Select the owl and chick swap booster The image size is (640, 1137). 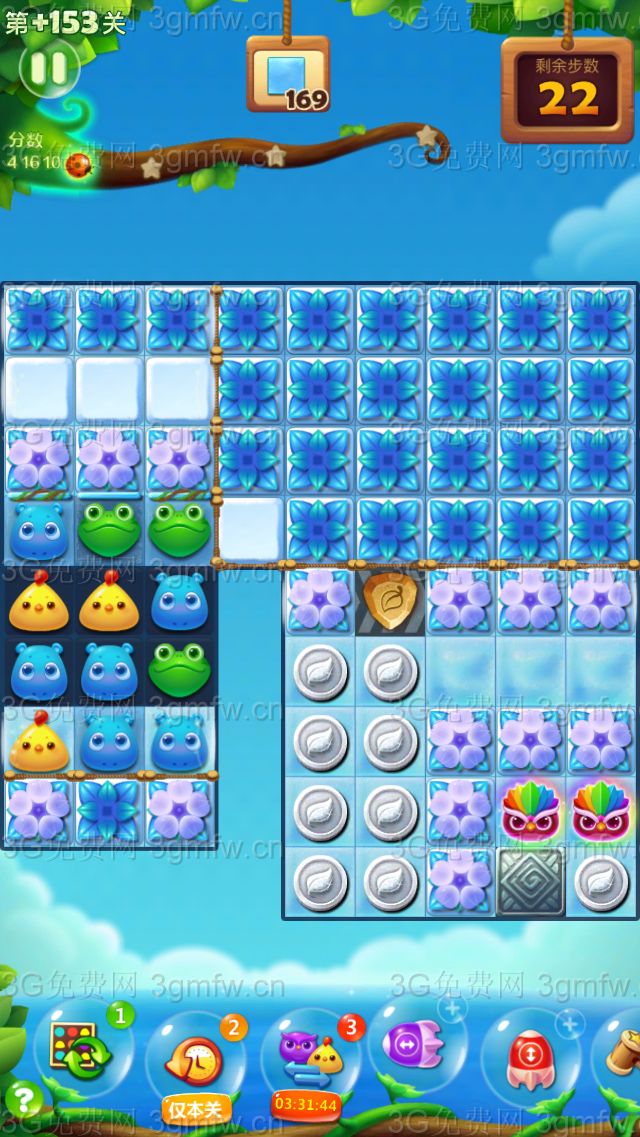tap(307, 1055)
